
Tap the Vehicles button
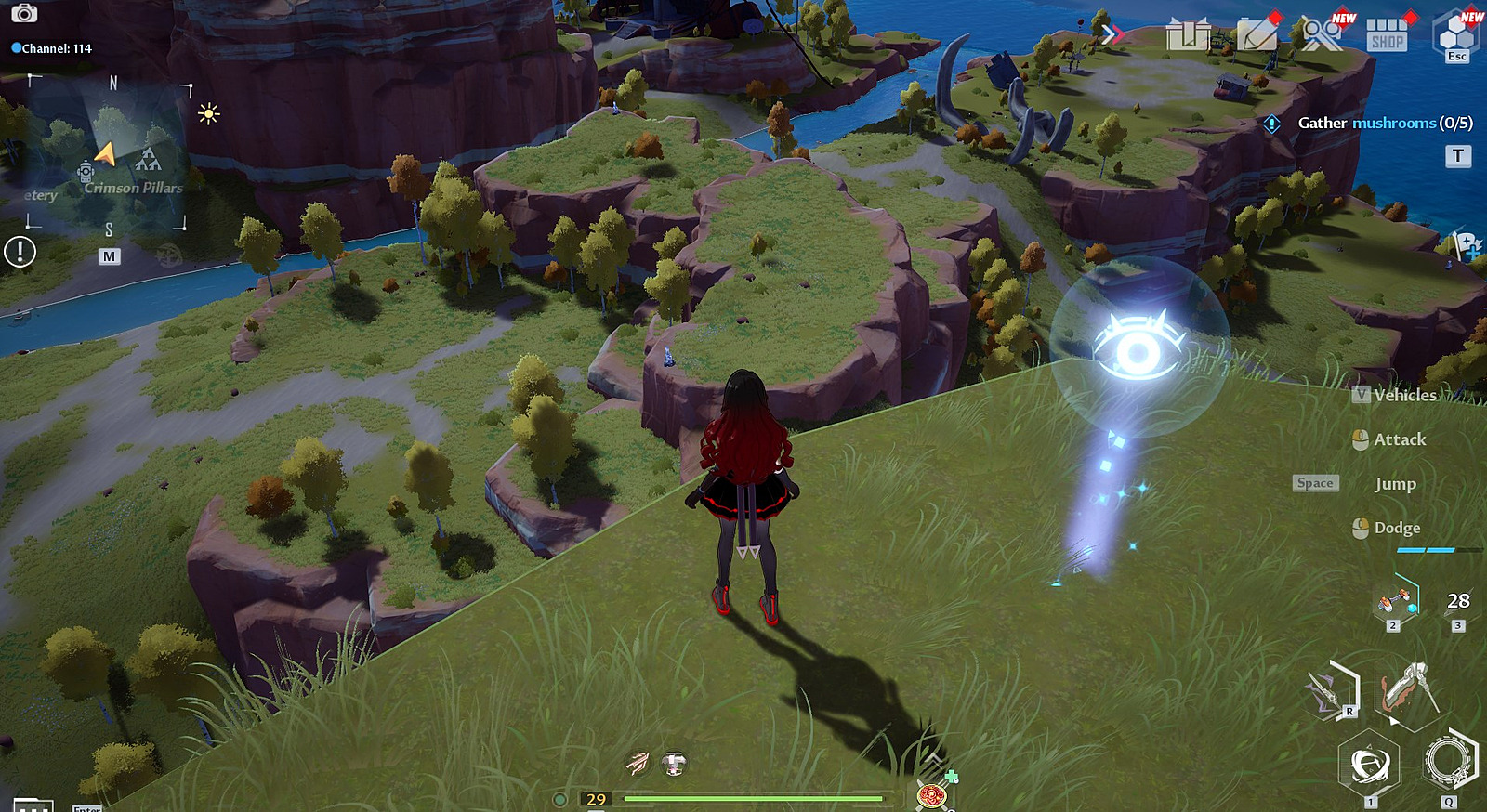click(1404, 395)
